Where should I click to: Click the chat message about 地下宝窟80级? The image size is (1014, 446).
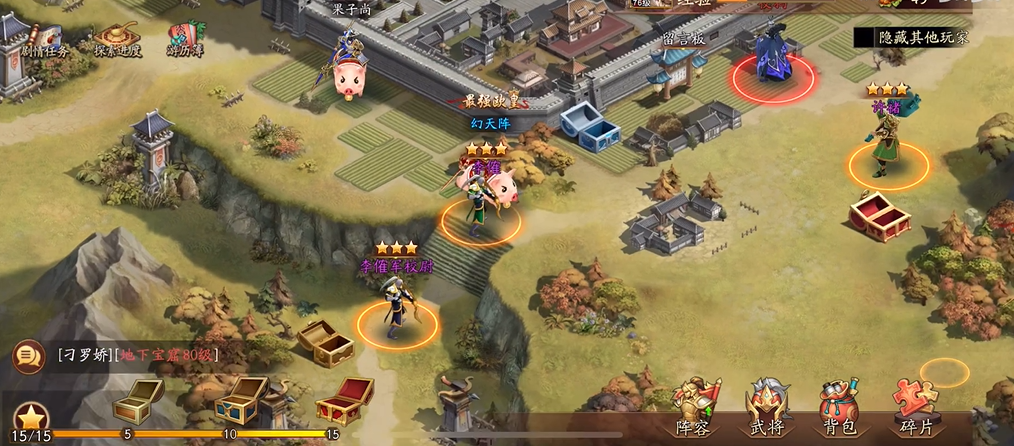click(x=138, y=355)
